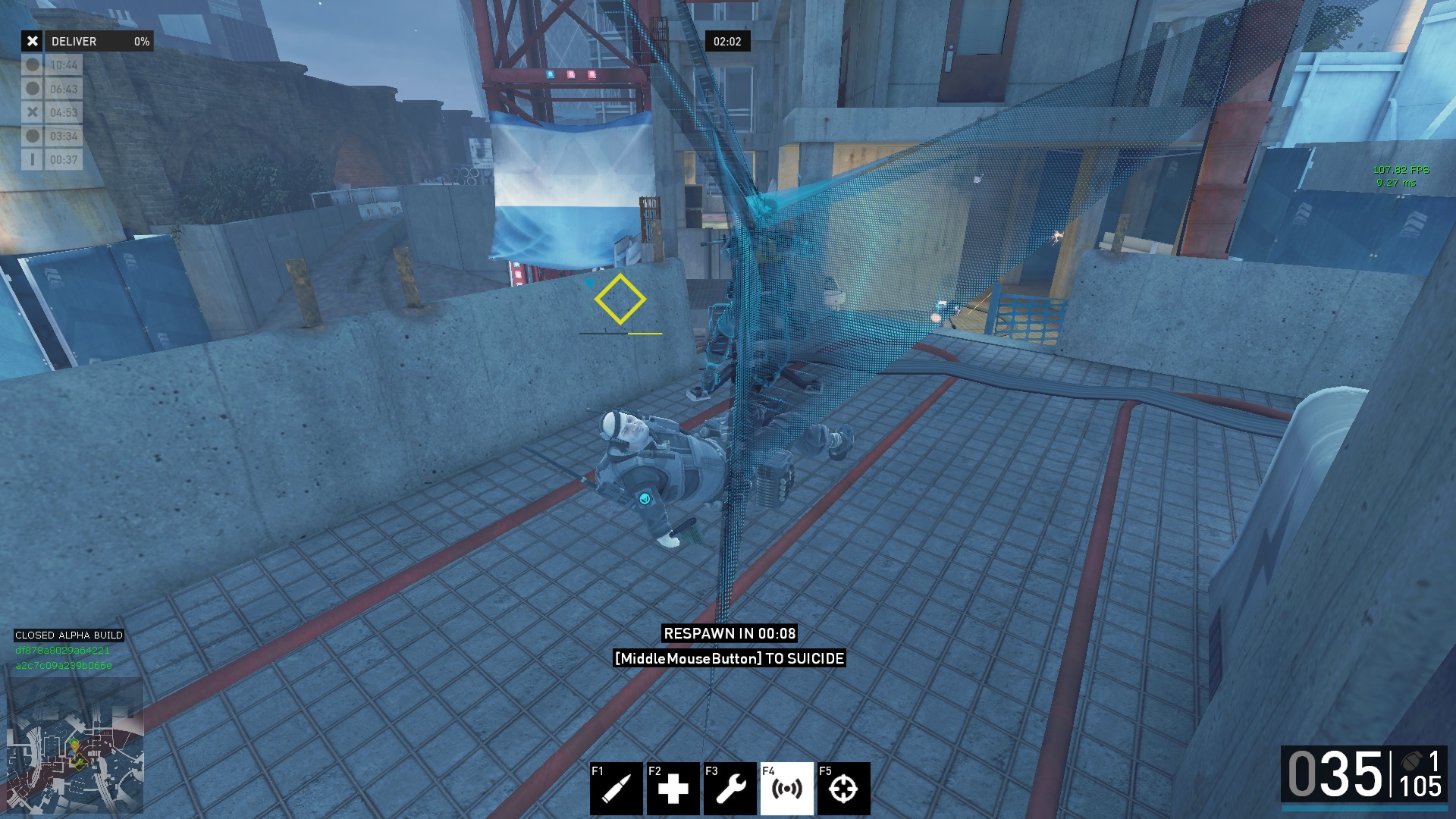Click the Deliver objective tracker
Screen dimensions: 1456x819
click(x=87, y=41)
